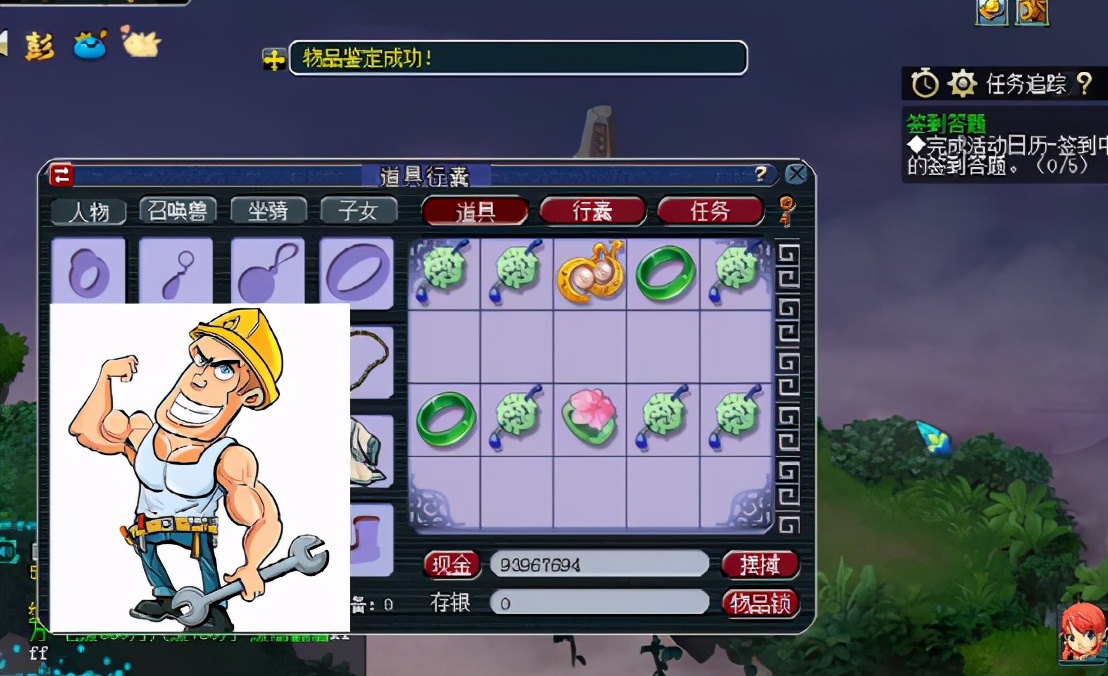Activate the 物品锁 item lock
Viewport: 1108px width, 676px height.
click(x=760, y=603)
